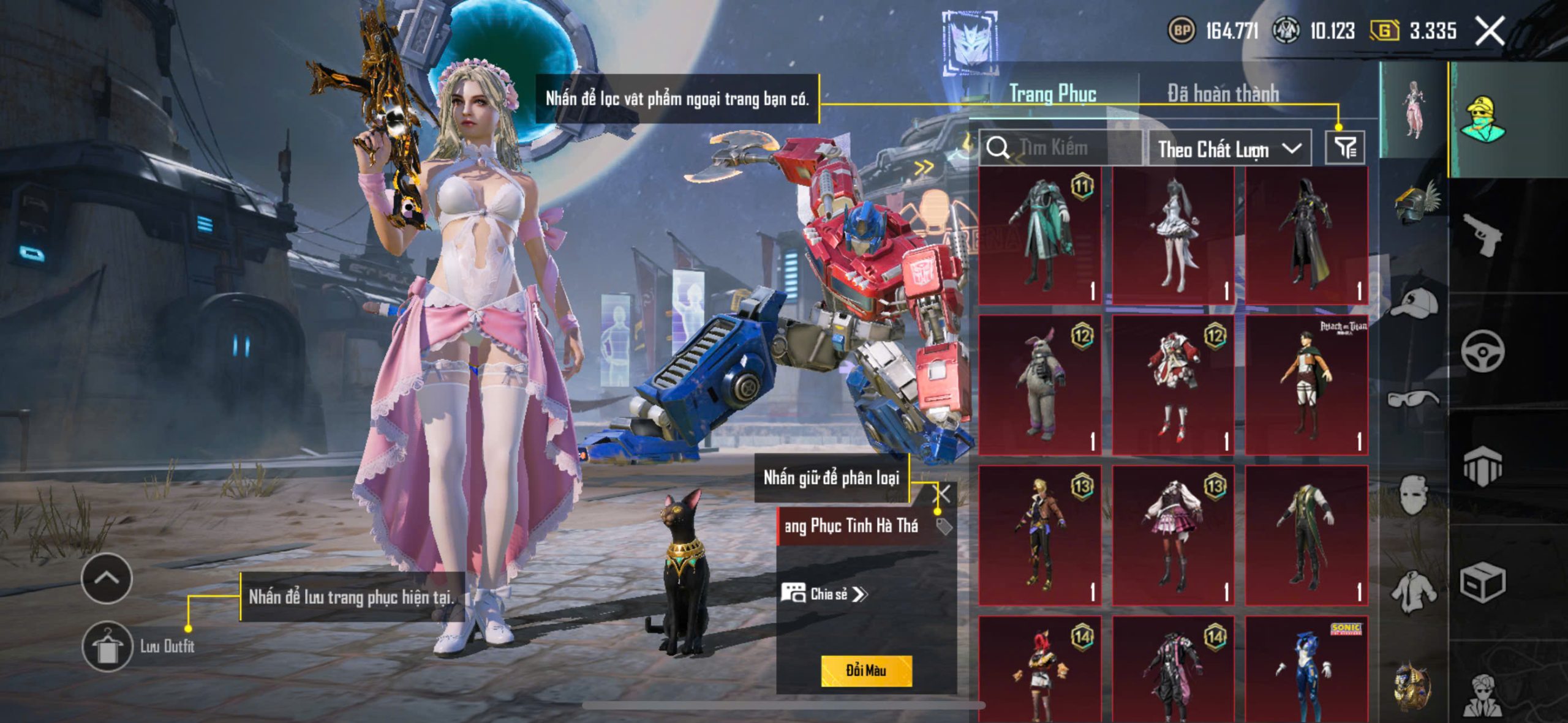The width and height of the screenshot is (1568, 723).
Task: Save the current look with Lưu Outfit
Action: (108, 646)
